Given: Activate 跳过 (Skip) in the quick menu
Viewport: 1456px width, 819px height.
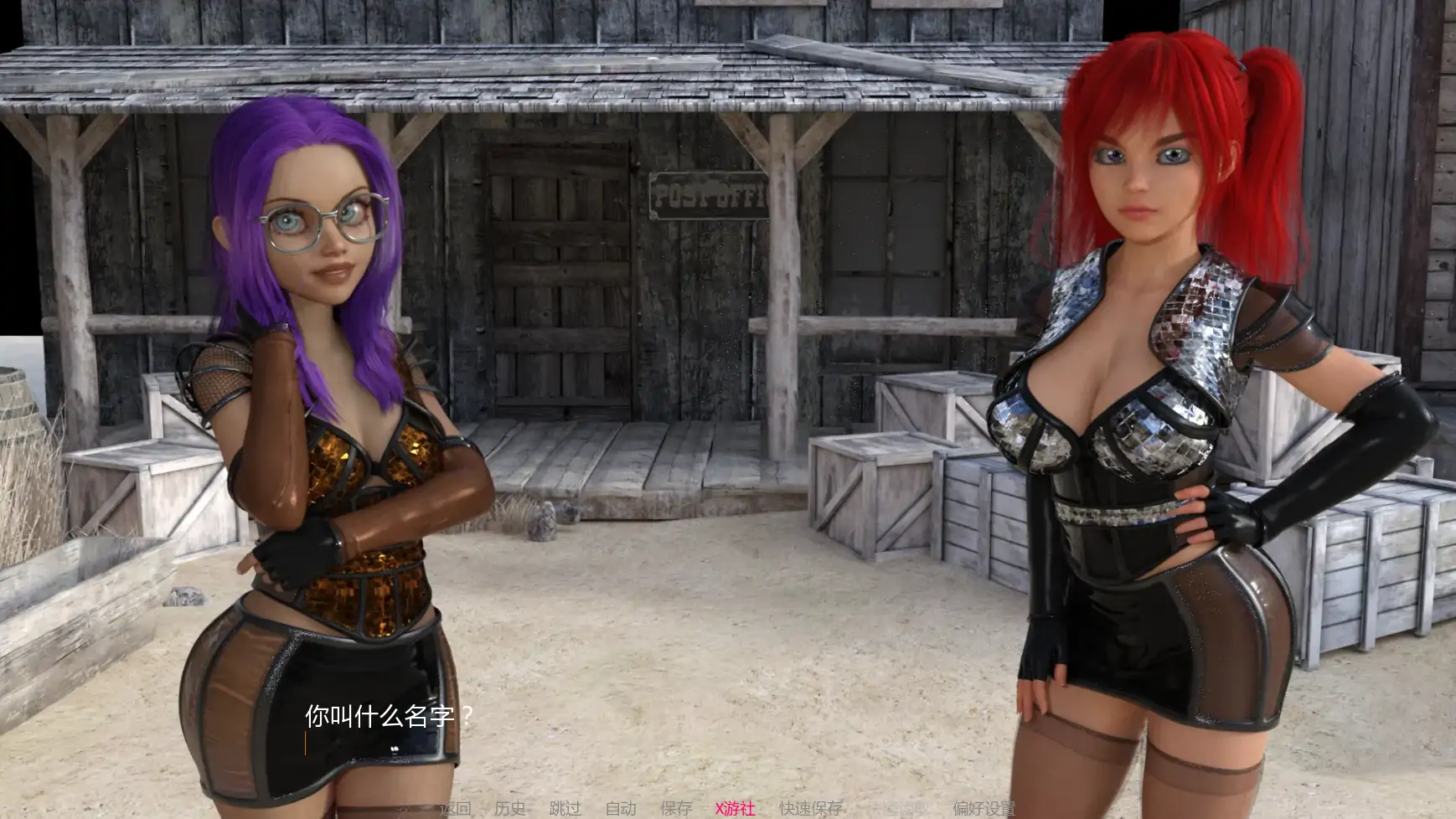Looking at the screenshot, I should [x=565, y=808].
